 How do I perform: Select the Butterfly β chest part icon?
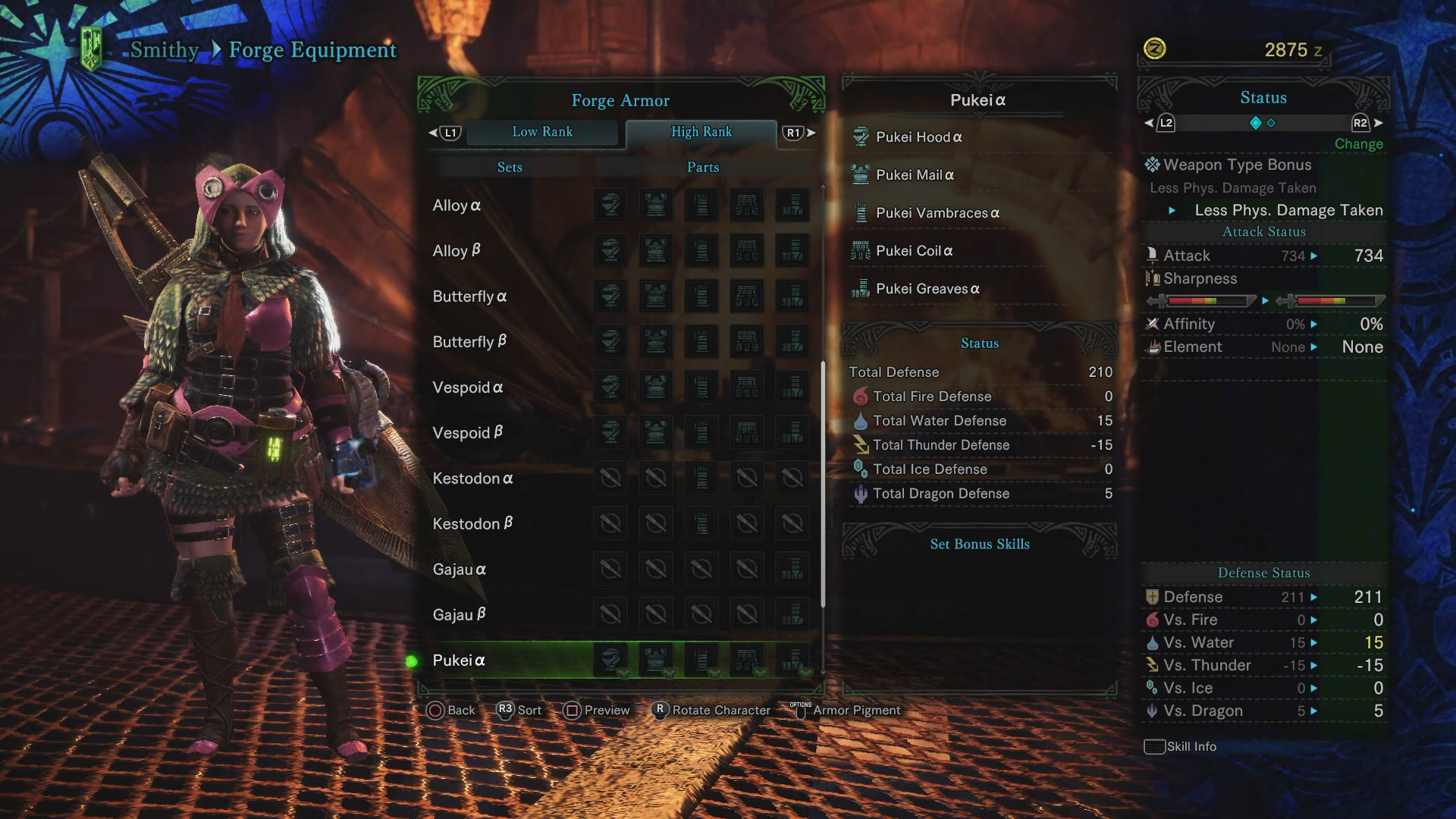tap(656, 342)
